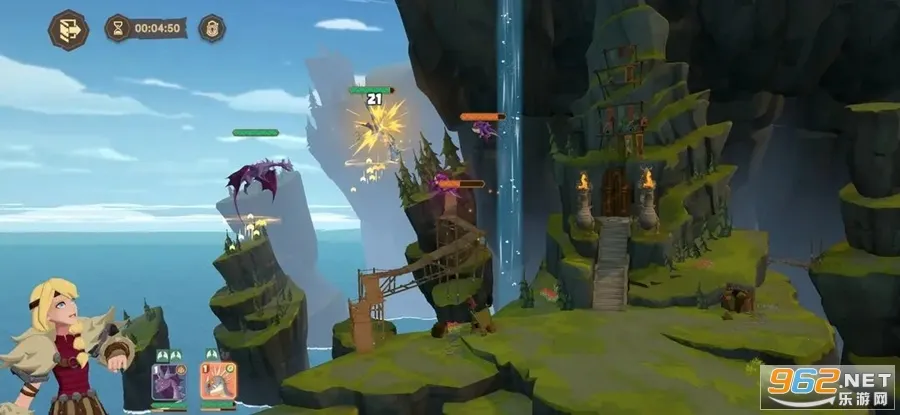
Task: Exit the battle with the door-arrow button
Action: point(68,29)
